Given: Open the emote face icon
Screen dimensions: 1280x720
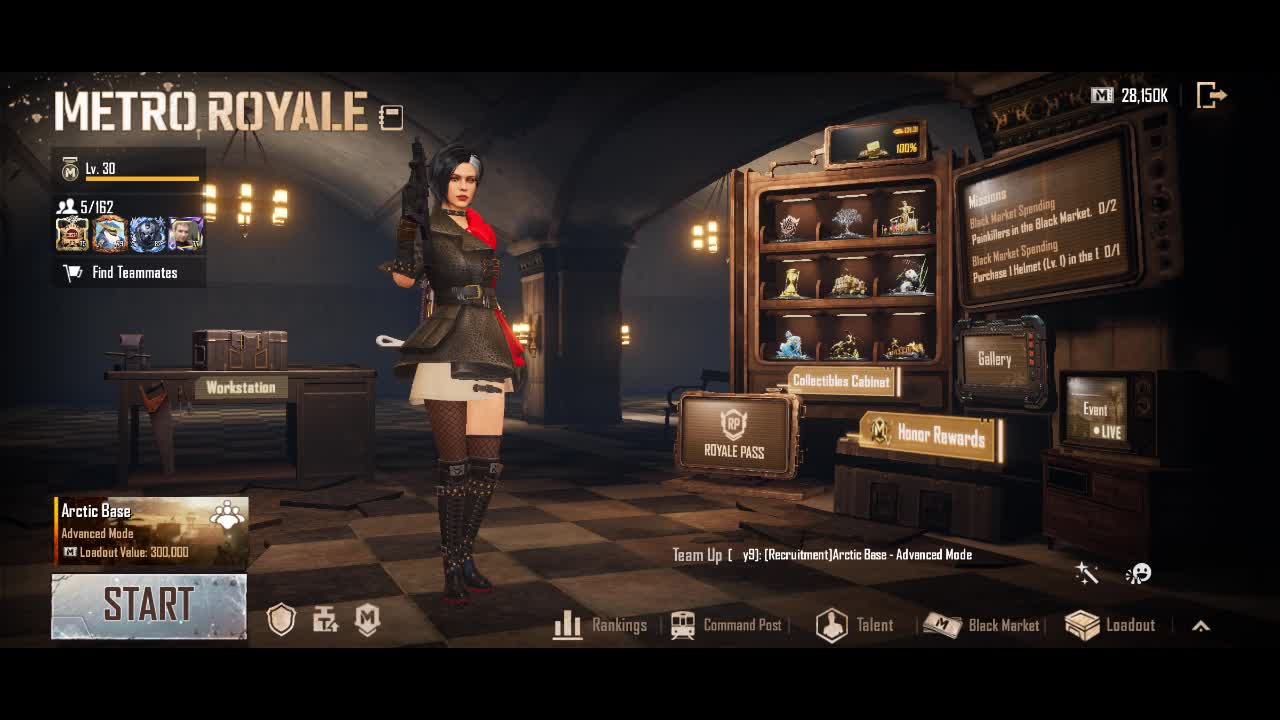Looking at the screenshot, I should coord(1138,573).
